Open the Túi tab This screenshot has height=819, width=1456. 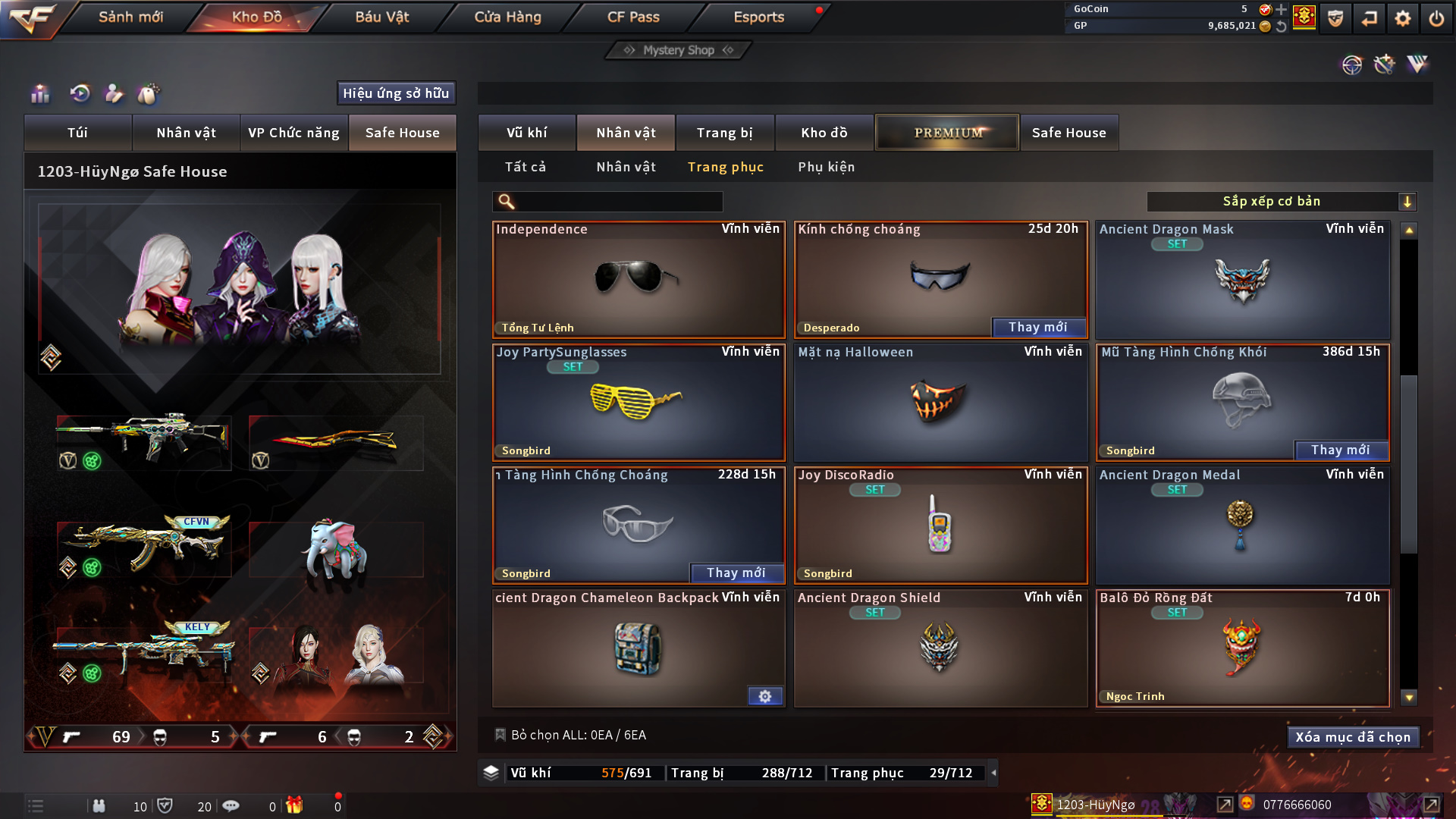coord(77,133)
